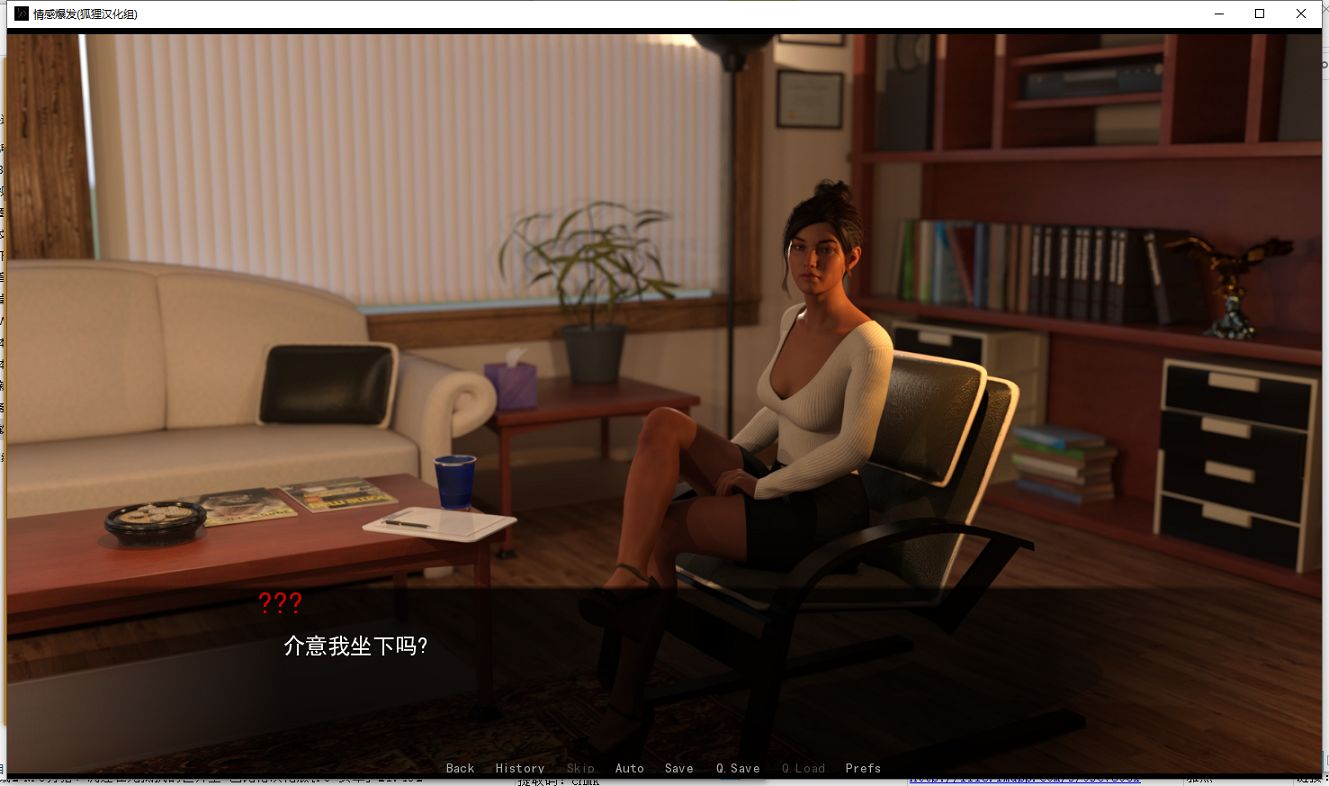Perform a quick save with Q.Save
The image size is (1329, 786).
(x=737, y=768)
